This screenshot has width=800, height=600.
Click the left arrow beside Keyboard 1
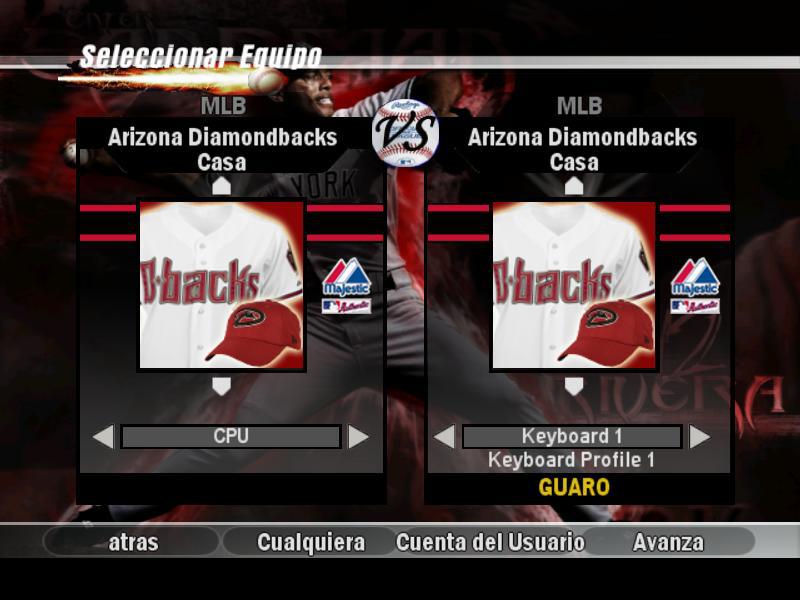click(444, 437)
